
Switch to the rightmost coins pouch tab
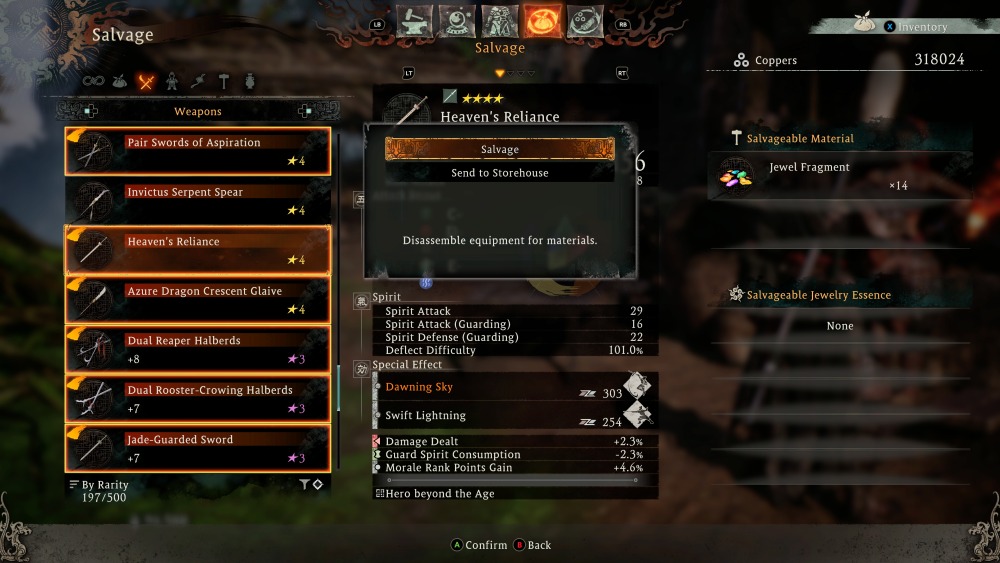[x=584, y=20]
